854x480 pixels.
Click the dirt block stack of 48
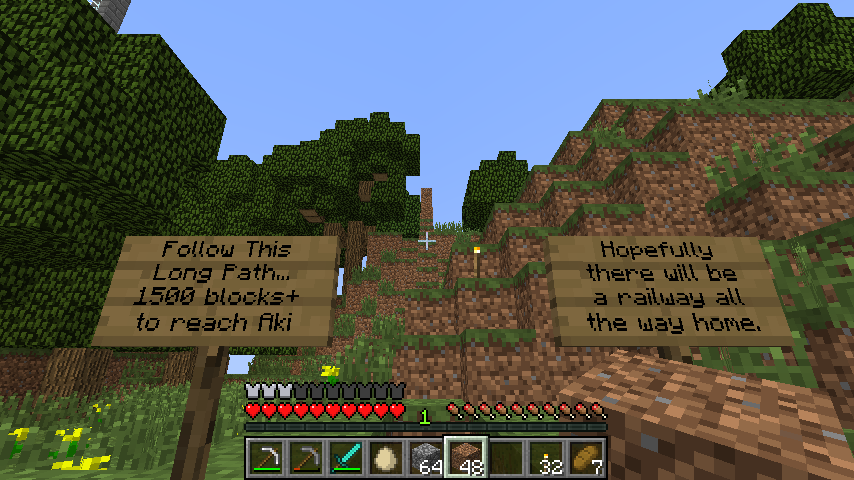[x=466, y=458]
